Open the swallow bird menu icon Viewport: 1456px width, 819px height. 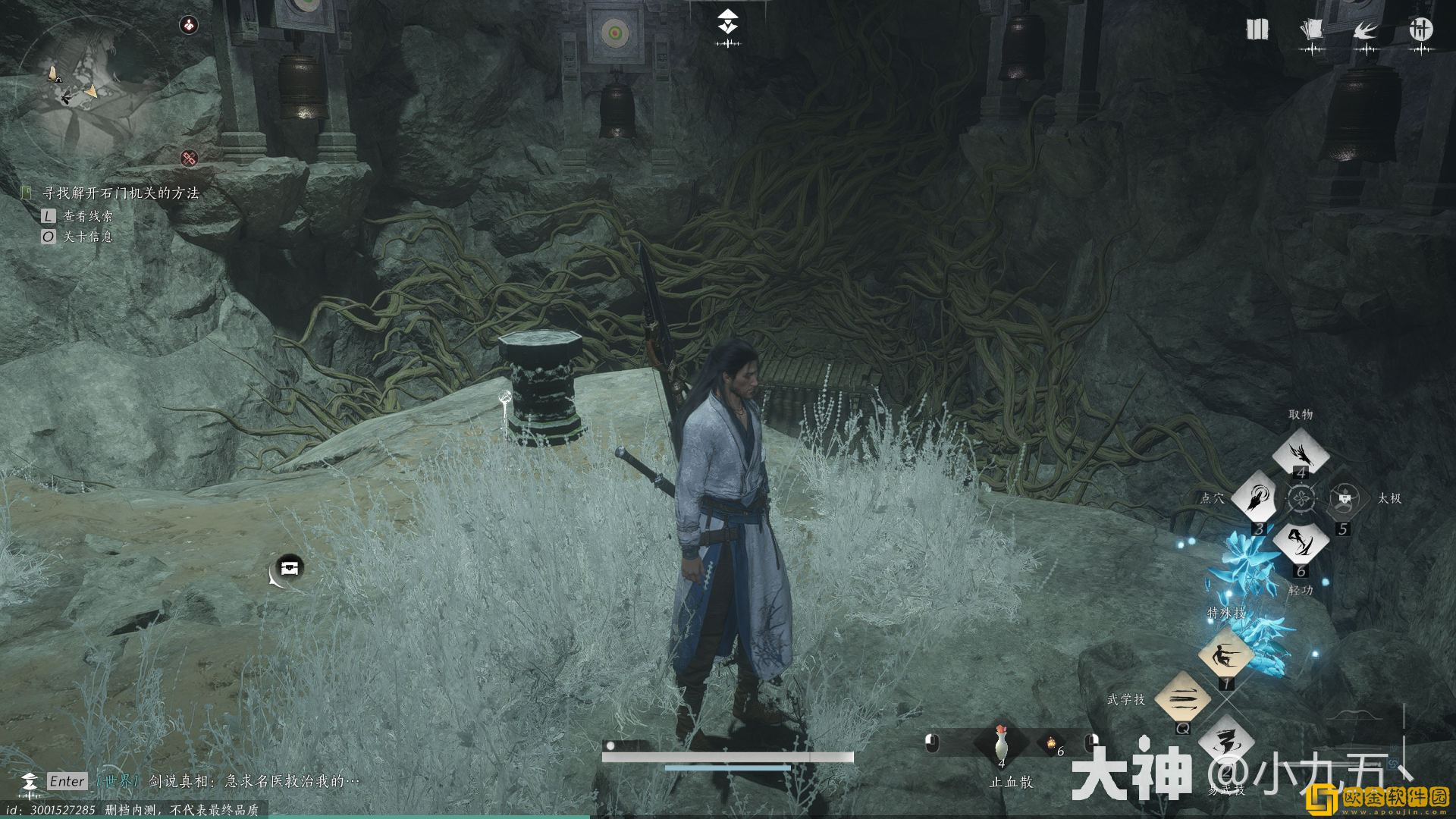coord(1366,30)
